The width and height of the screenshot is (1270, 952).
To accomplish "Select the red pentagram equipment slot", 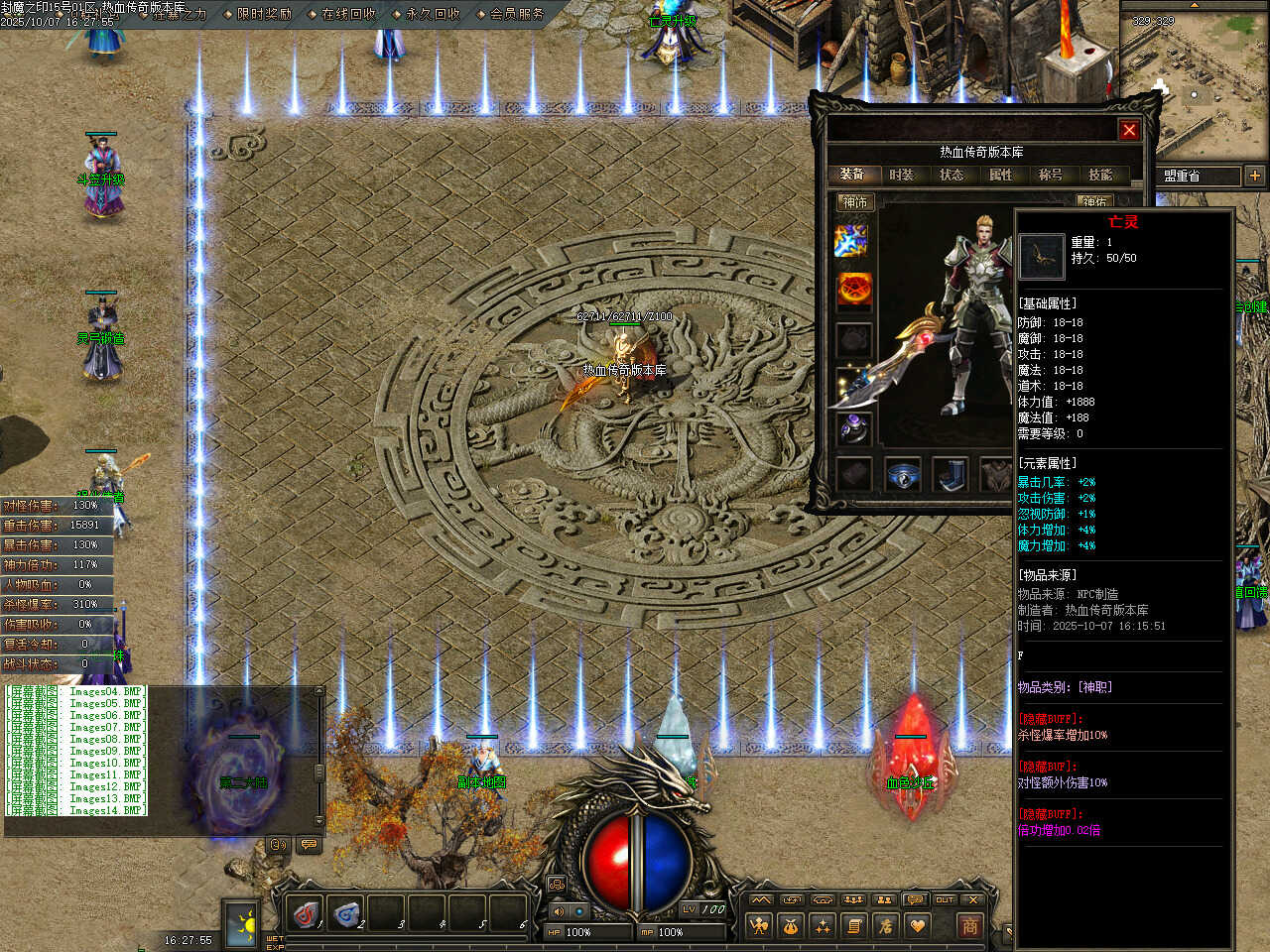I will [x=853, y=290].
